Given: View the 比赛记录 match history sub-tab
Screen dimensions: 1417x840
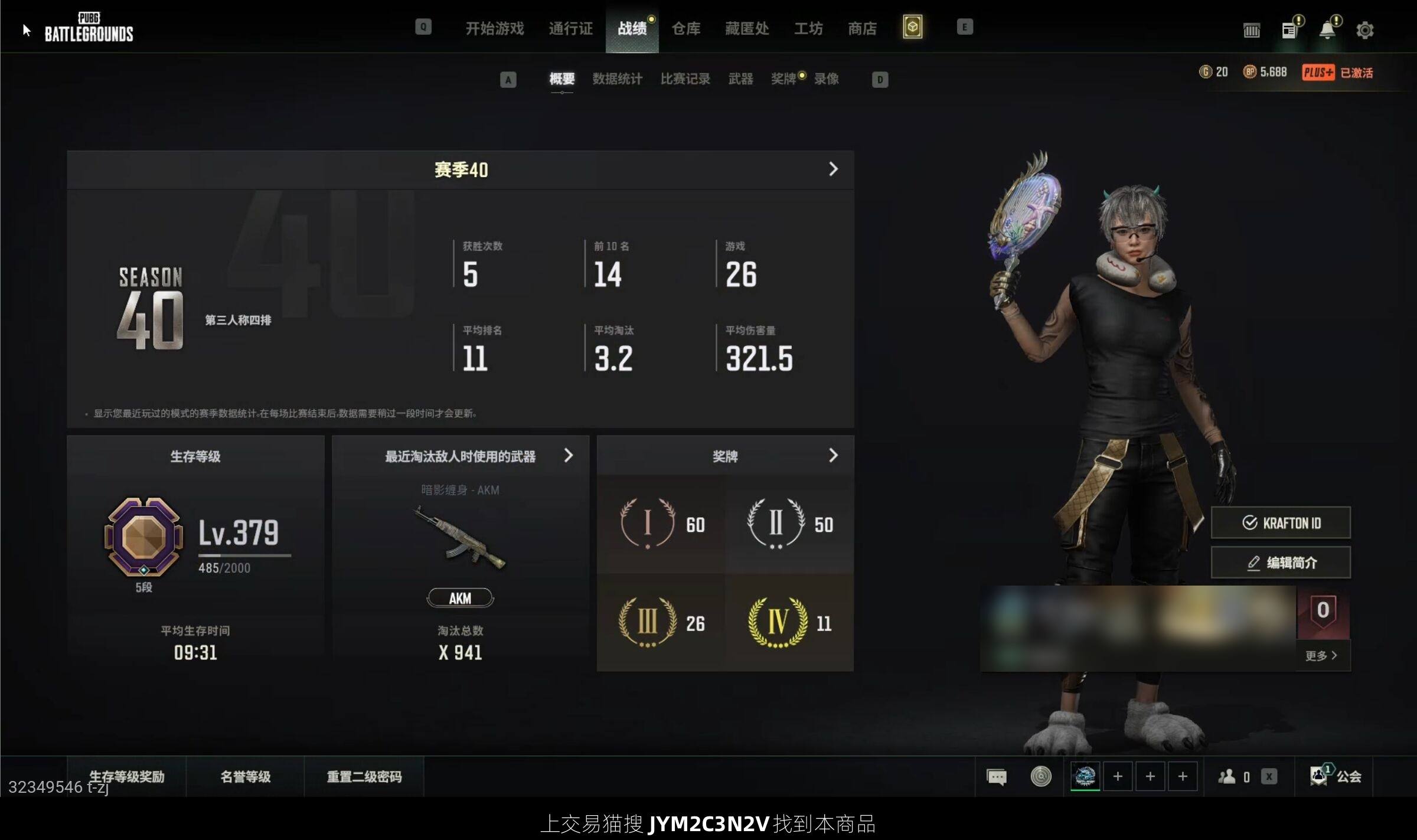Looking at the screenshot, I should click(x=685, y=79).
